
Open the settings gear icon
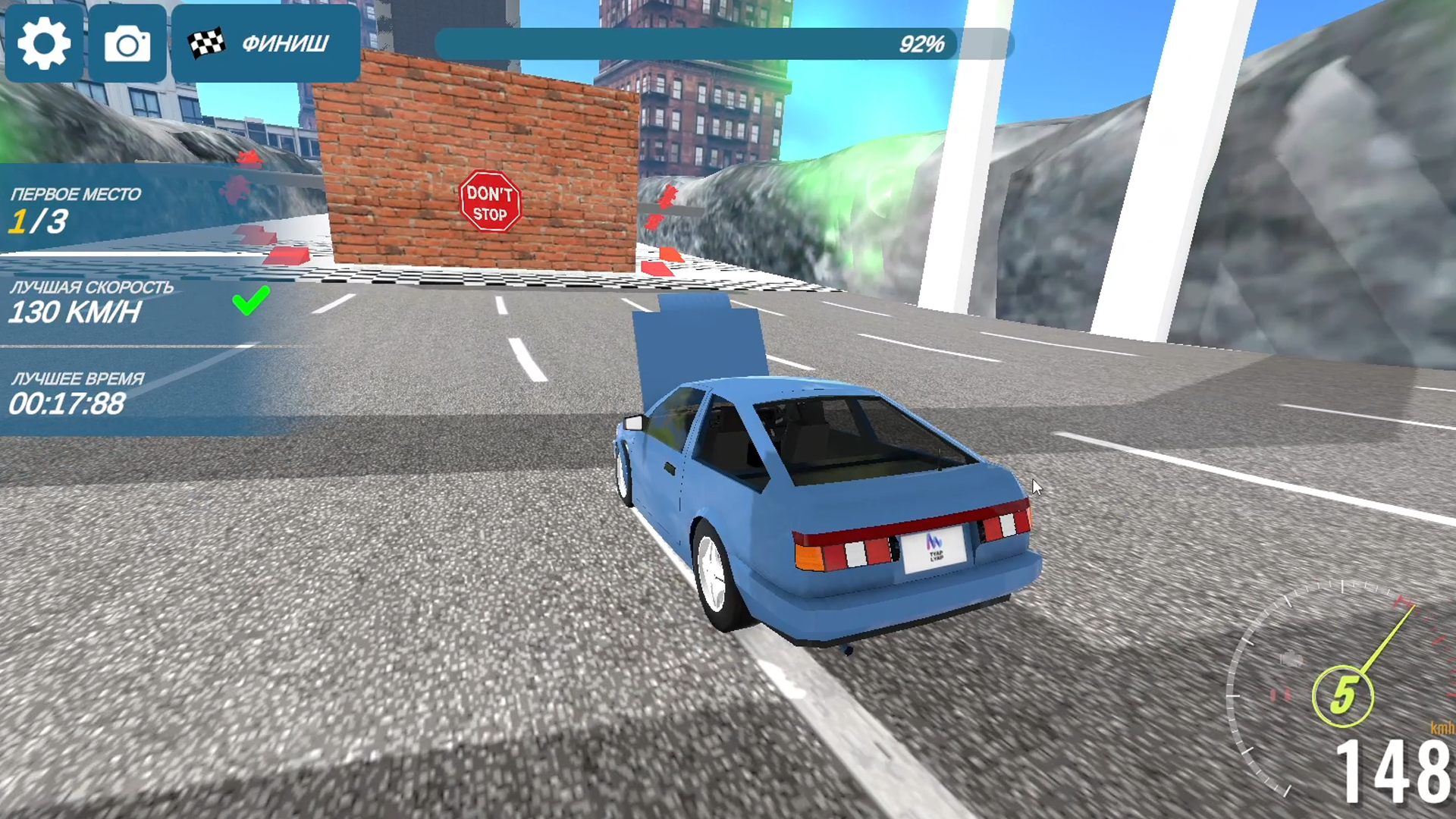click(x=43, y=43)
